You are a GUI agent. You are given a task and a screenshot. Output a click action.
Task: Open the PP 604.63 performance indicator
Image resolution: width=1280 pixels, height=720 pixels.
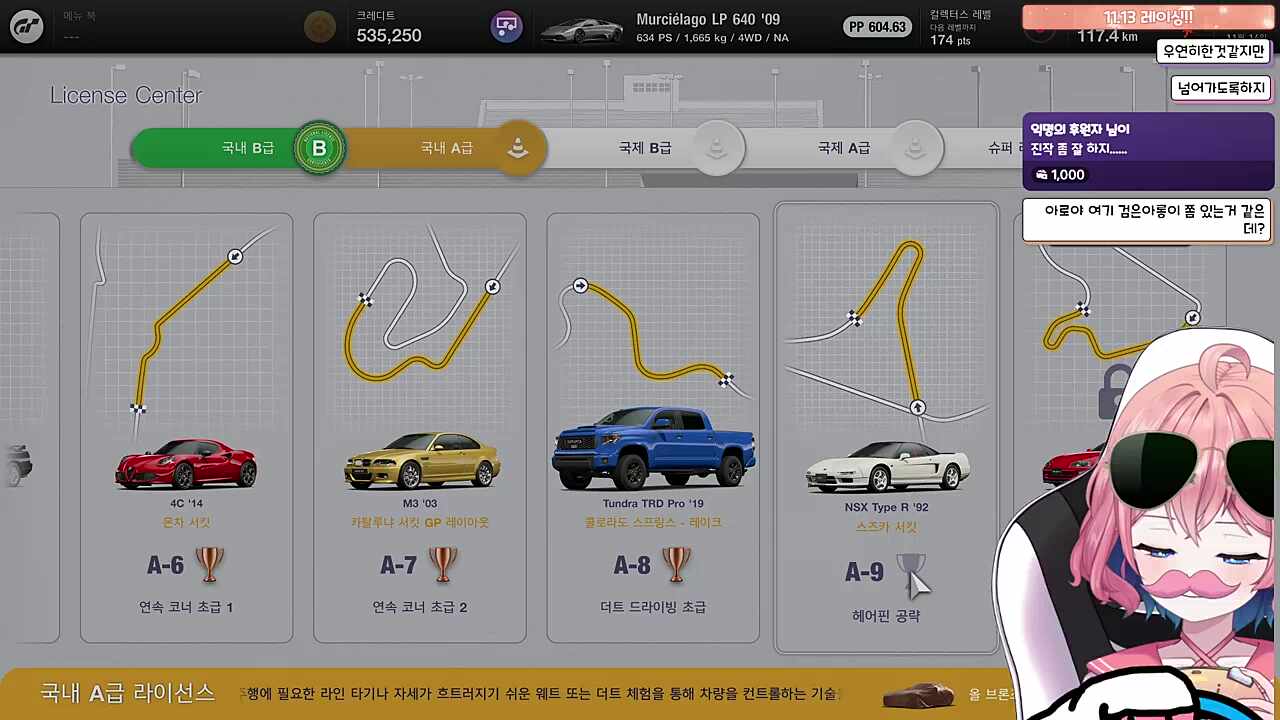tap(877, 27)
